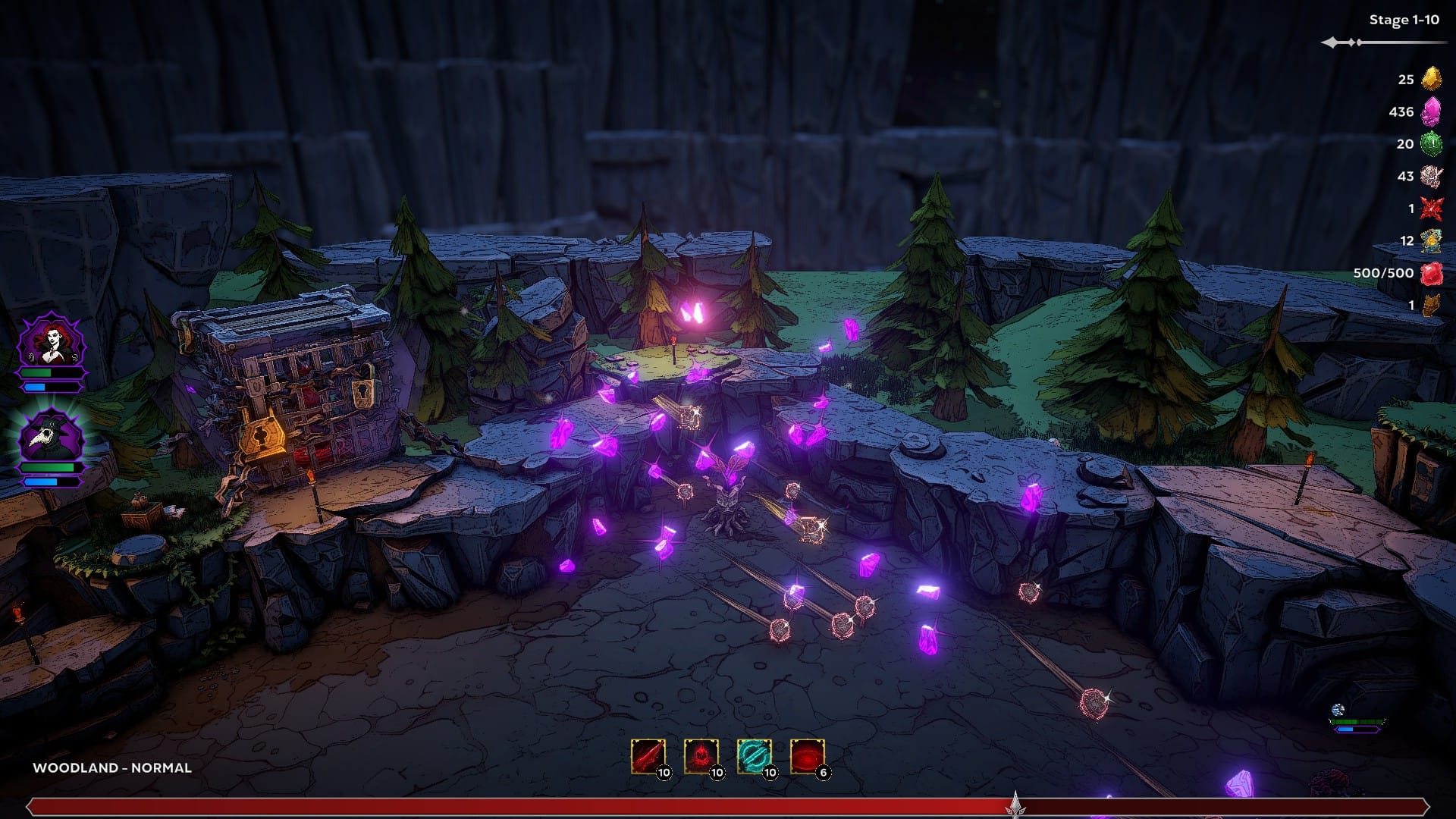1456x819 pixels.
Task: Activate the red blood spear ability
Action: [648, 756]
